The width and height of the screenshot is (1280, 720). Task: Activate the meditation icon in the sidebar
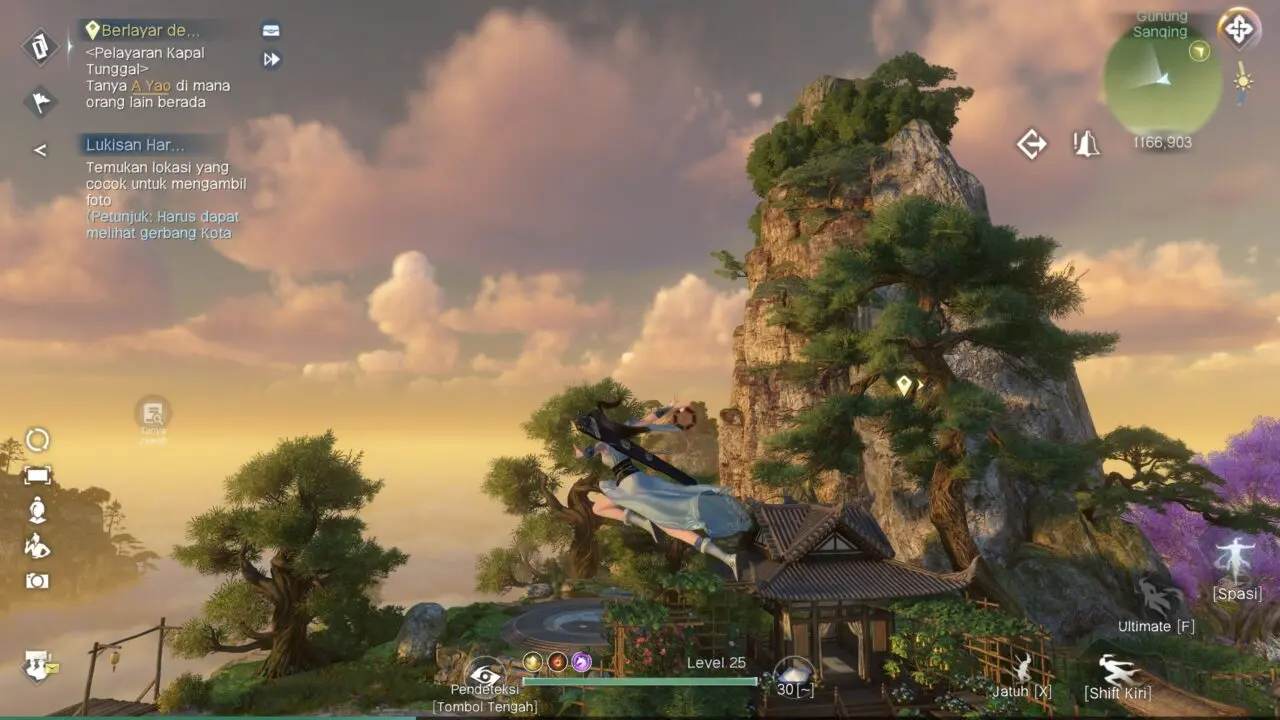point(37,509)
